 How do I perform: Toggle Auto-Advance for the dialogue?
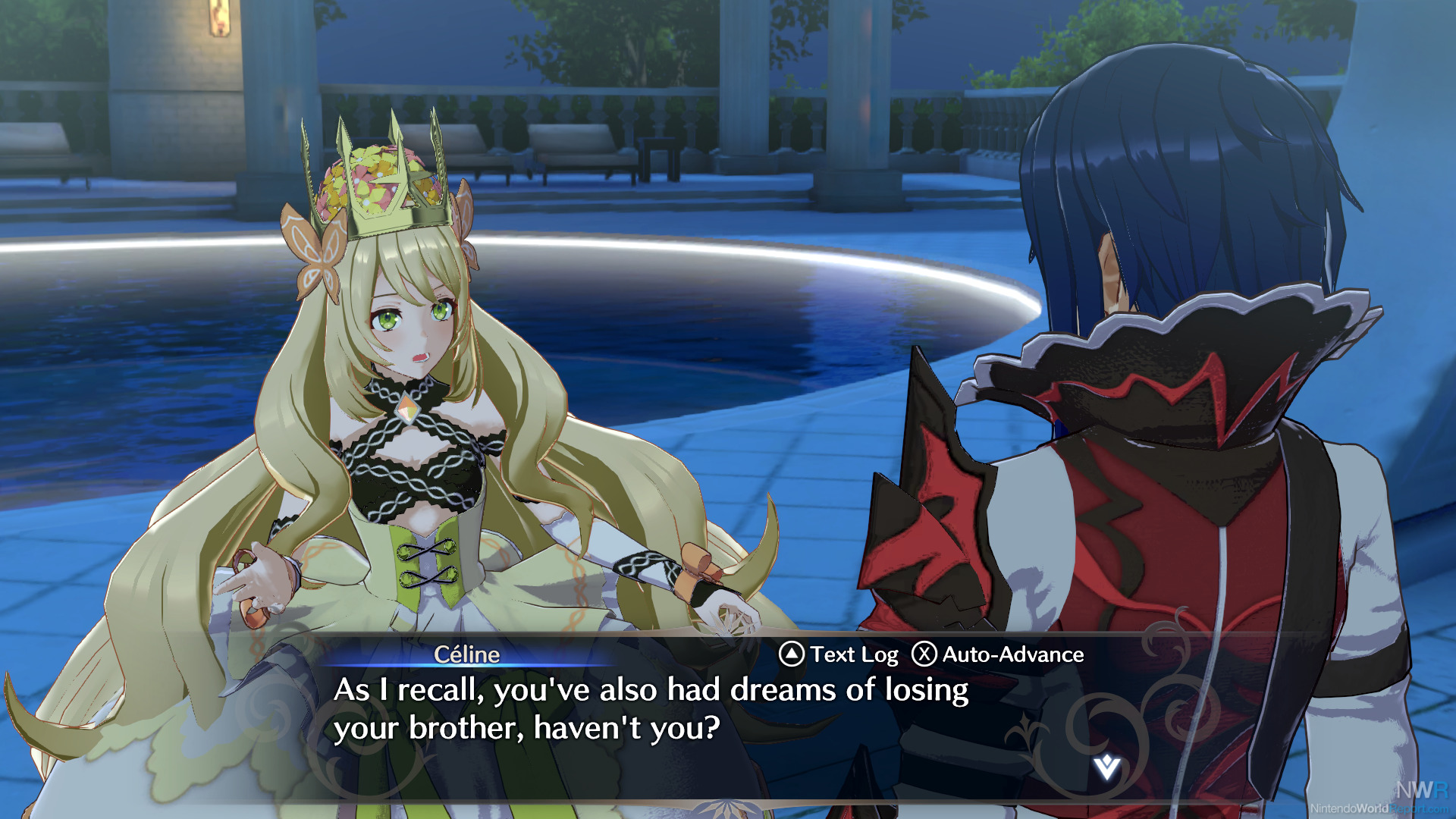997,654
